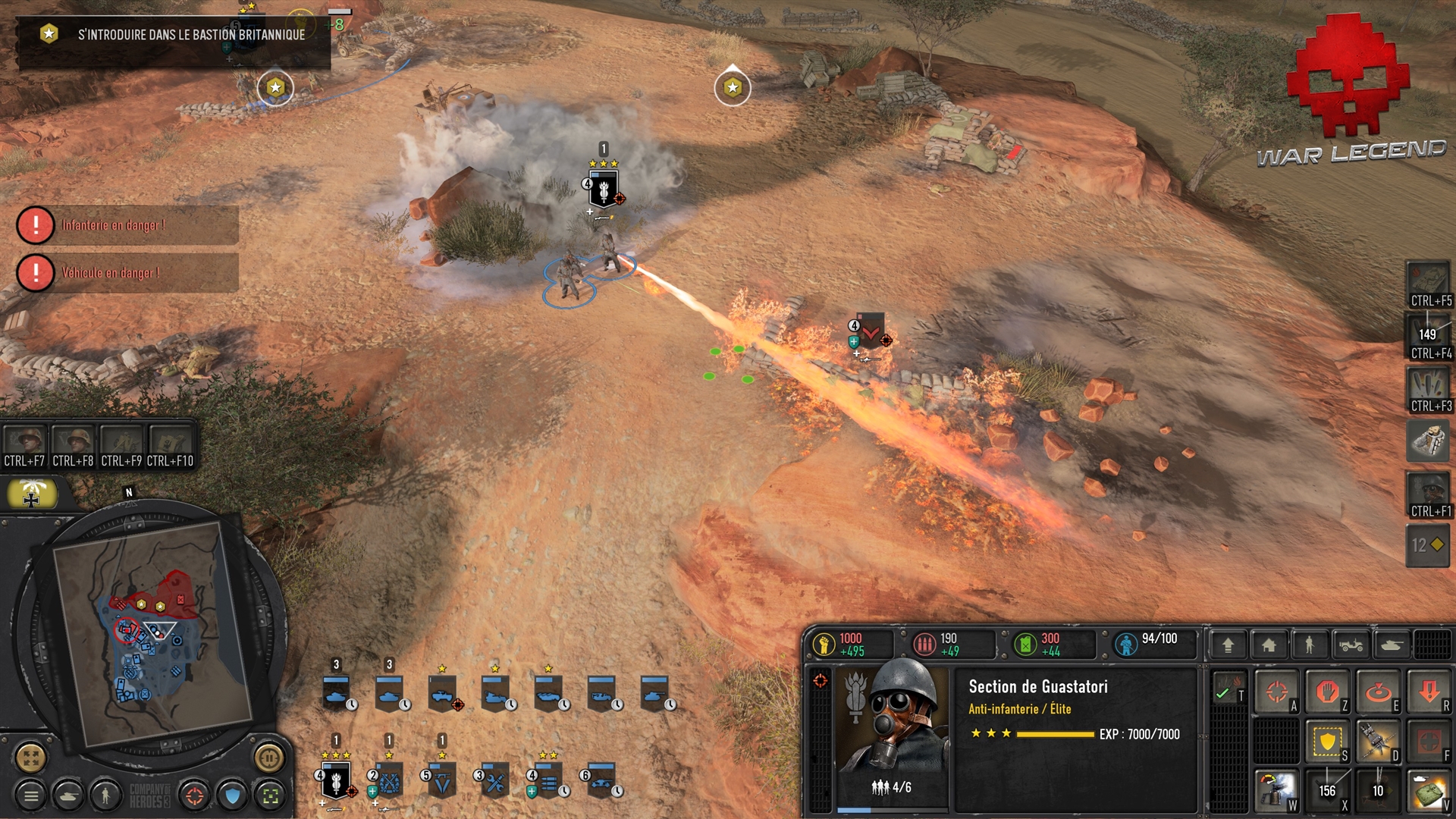Switch to the infantry production tab
The height and width of the screenshot is (819, 1456).
pos(1309,645)
